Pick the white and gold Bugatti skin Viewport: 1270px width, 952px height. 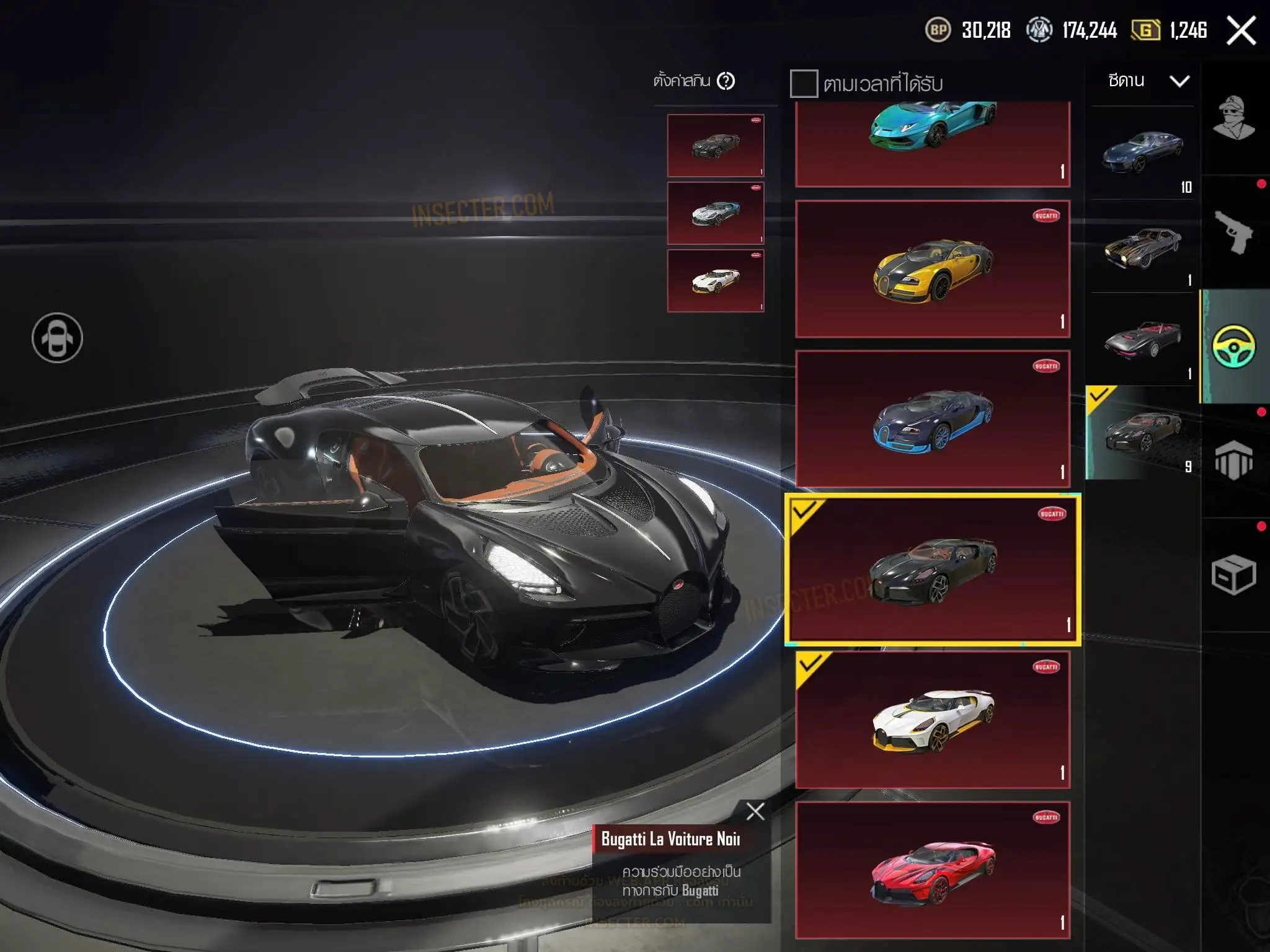coord(933,720)
